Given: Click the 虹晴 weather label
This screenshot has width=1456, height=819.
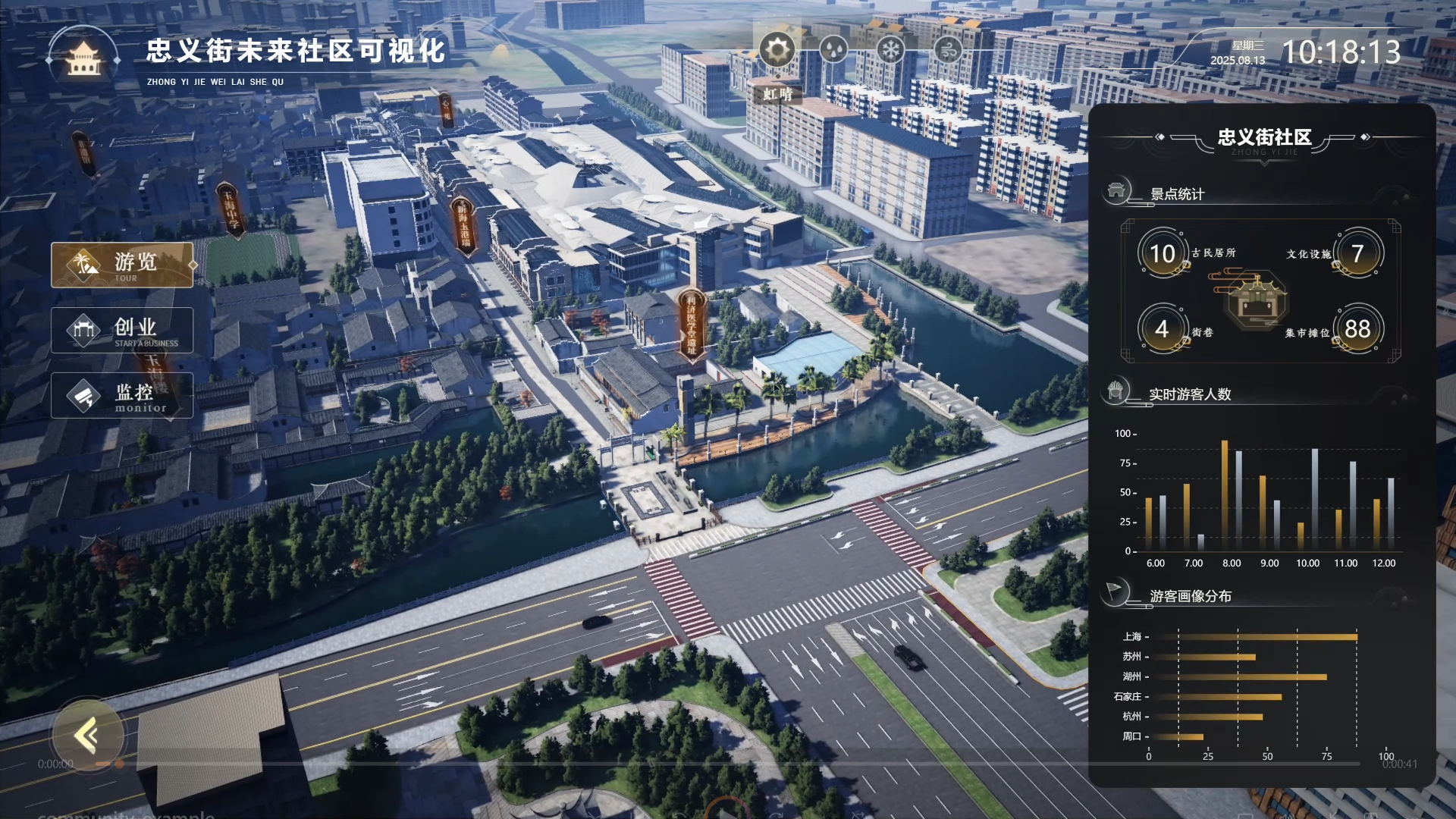Looking at the screenshot, I should coord(777,96).
